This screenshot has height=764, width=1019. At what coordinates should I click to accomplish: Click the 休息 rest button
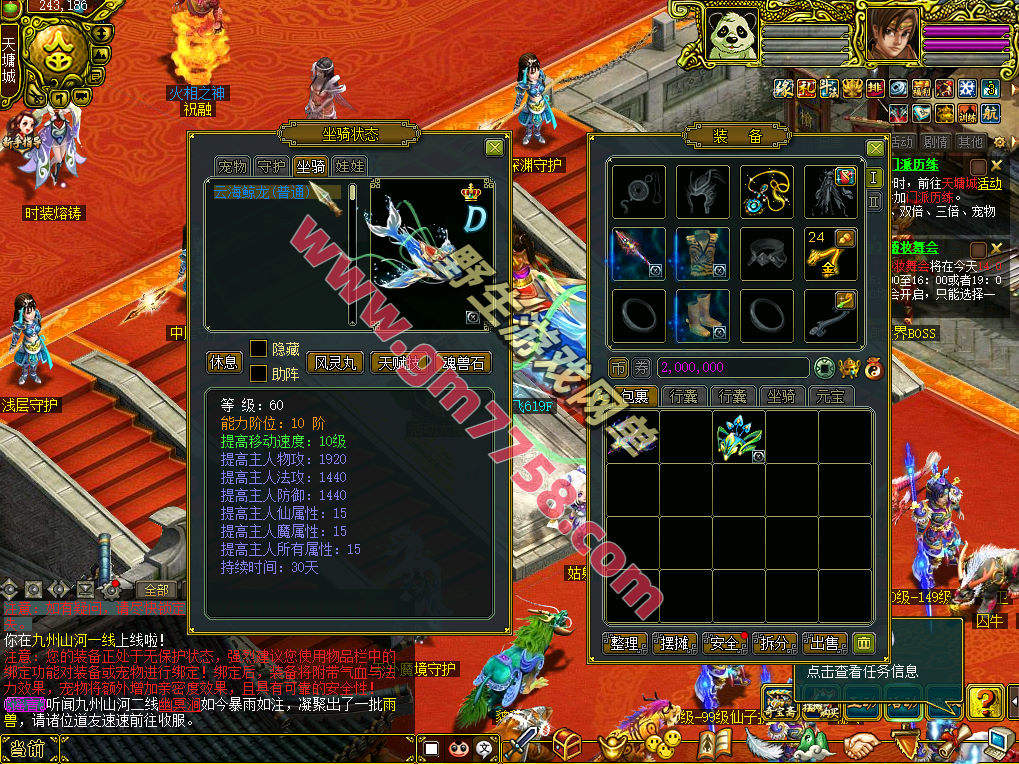223,362
